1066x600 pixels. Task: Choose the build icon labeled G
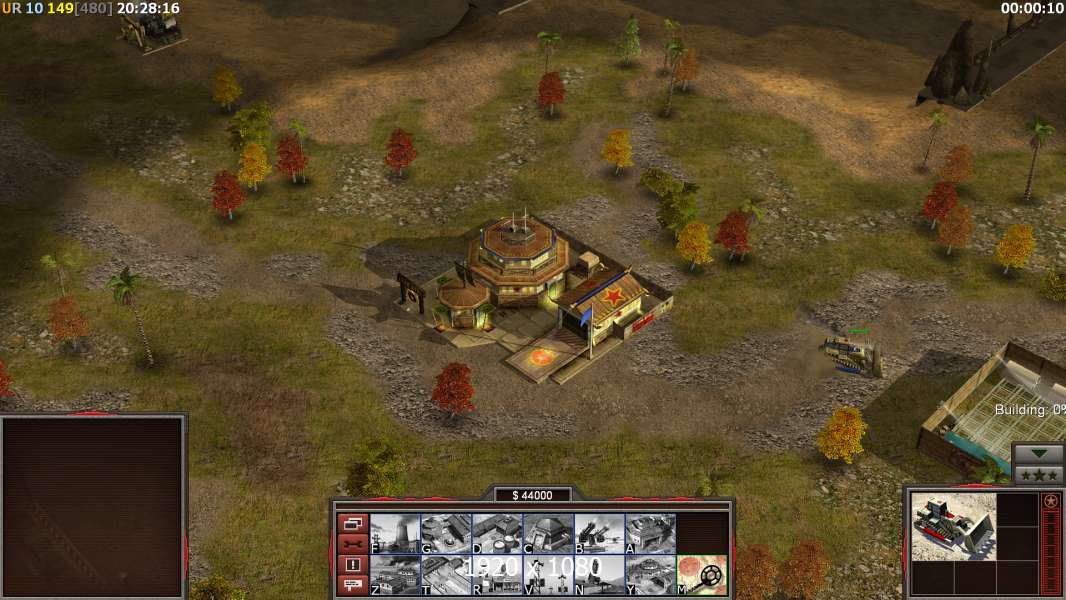[x=446, y=534]
